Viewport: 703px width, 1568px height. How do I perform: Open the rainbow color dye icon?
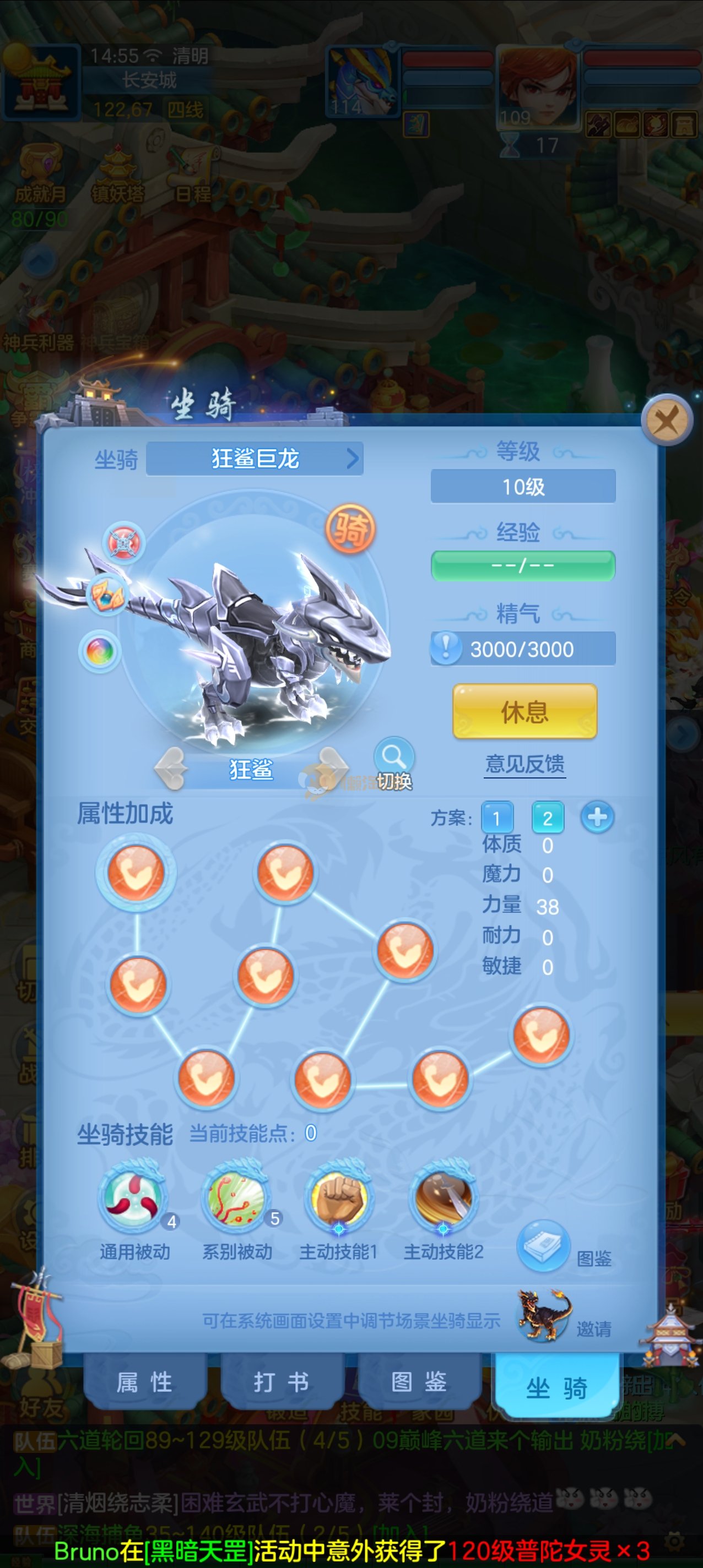pyautogui.click(x=100, y=651)
